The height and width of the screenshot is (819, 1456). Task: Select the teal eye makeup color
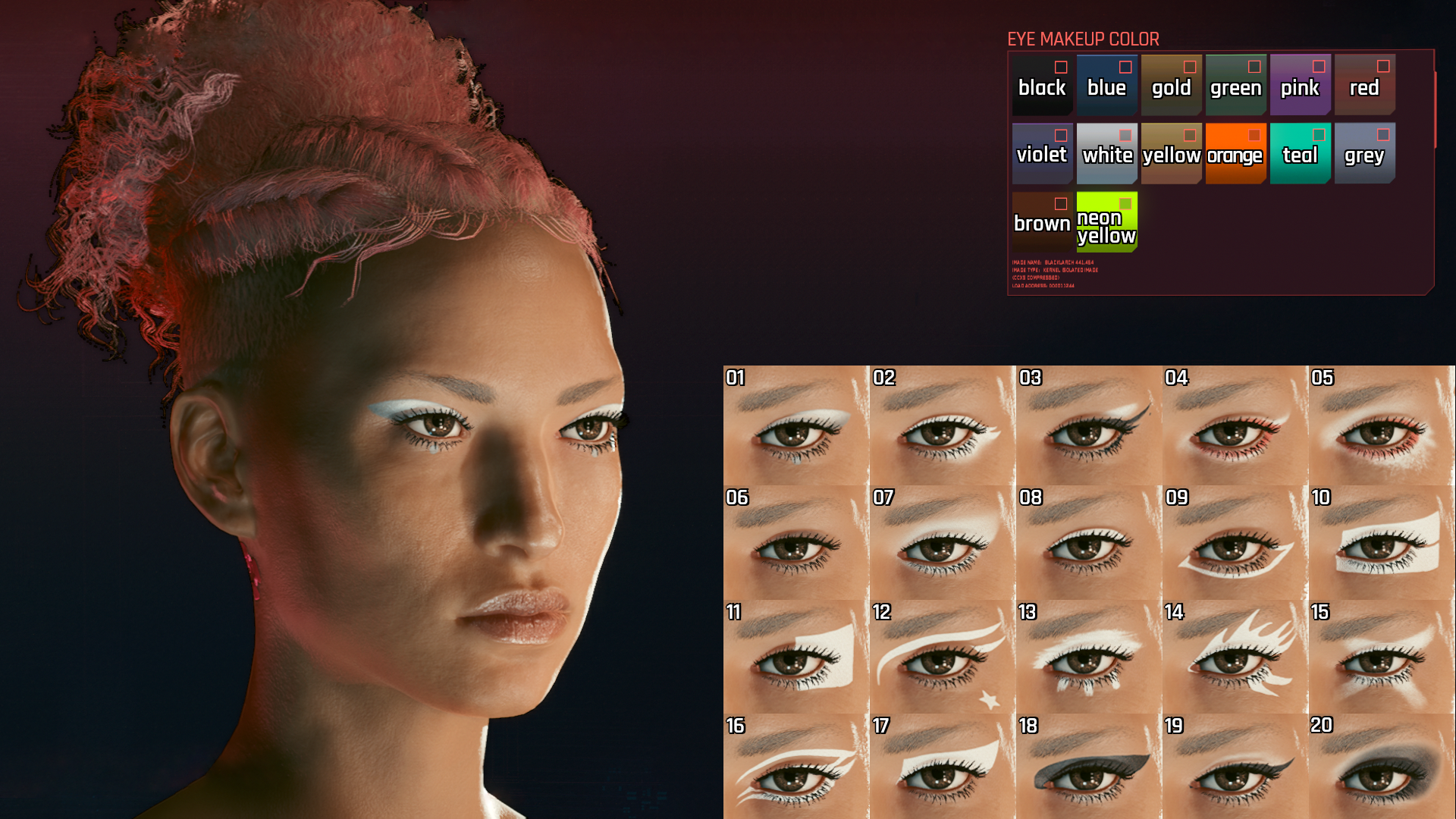pyautogui.click(x=1300, y=153)
